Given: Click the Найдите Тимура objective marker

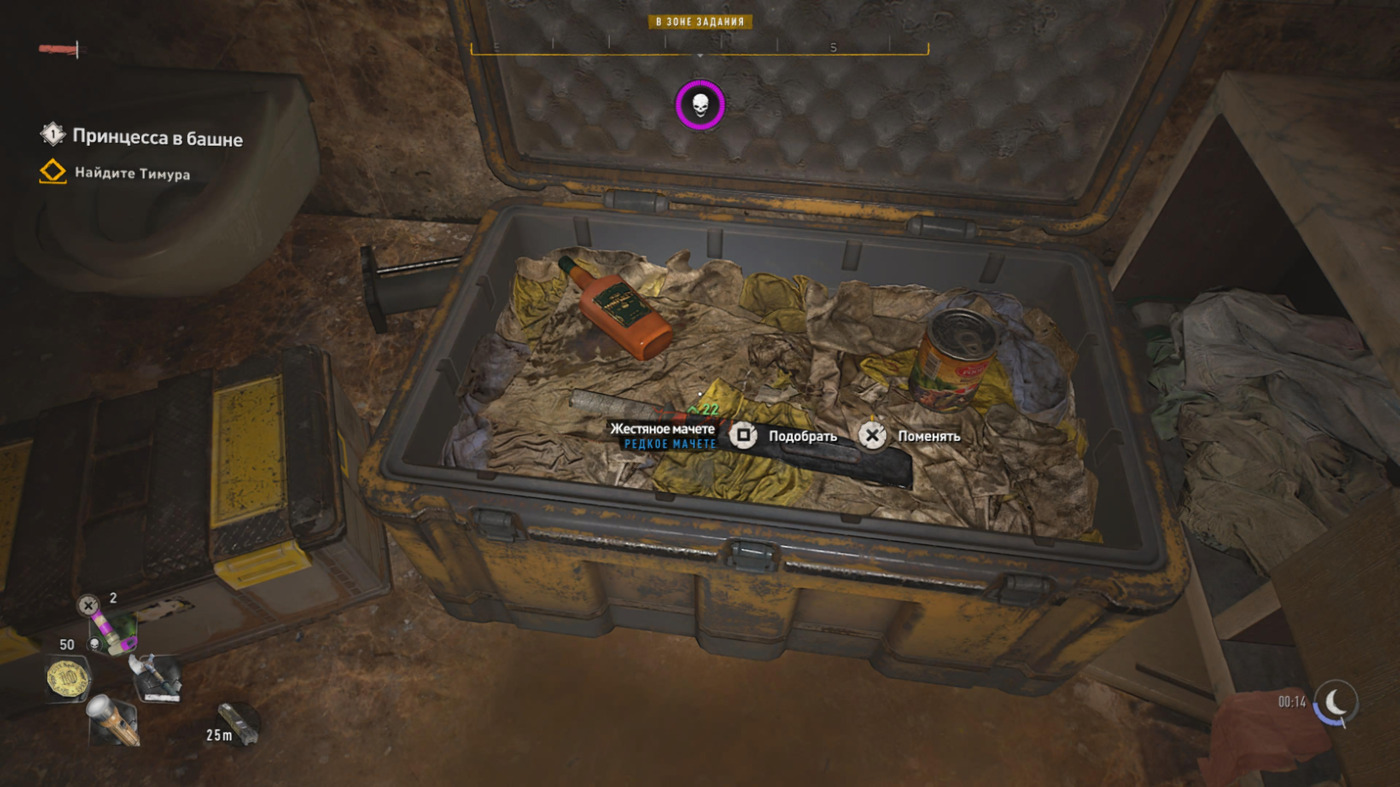Looking at the screenshot, I should 132,174.
